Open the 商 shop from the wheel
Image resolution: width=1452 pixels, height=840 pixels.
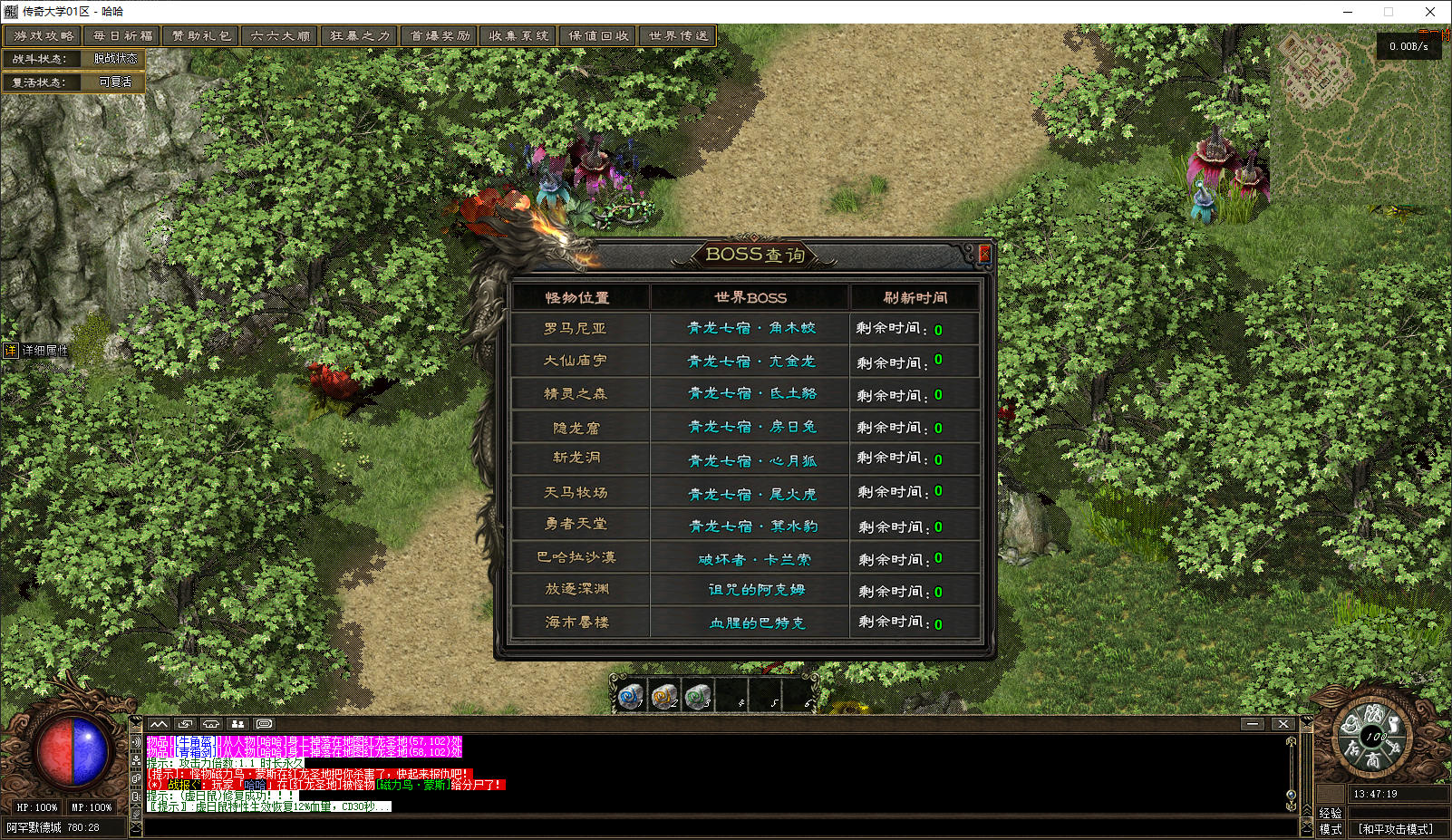(1373, 761)
